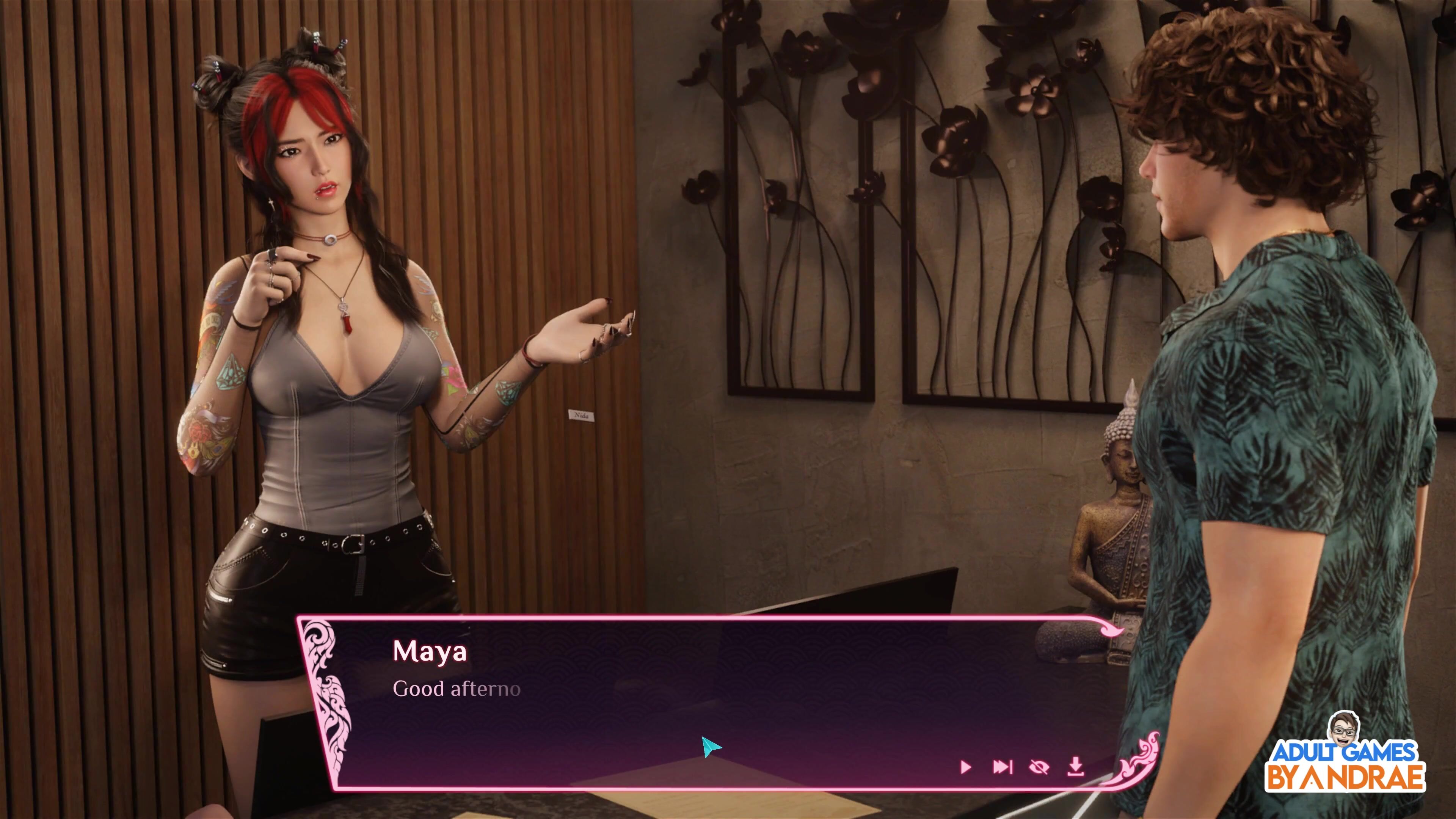Skip dialogue with the fast-forward icon
The width and height of the screenshot is (1456, 819).
pyautogui.click(x=1003, y=767)
